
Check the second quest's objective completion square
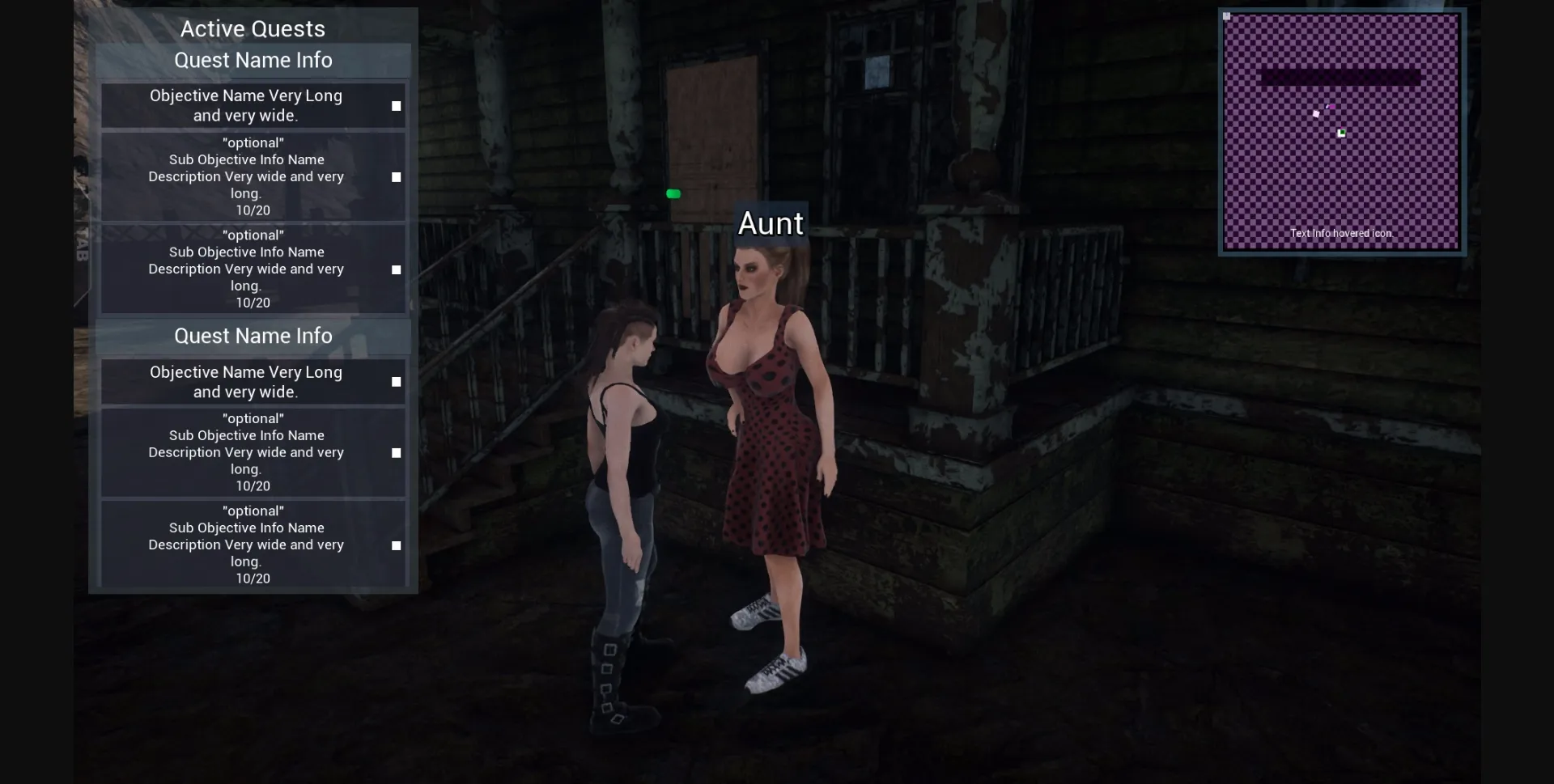(396, 381)
